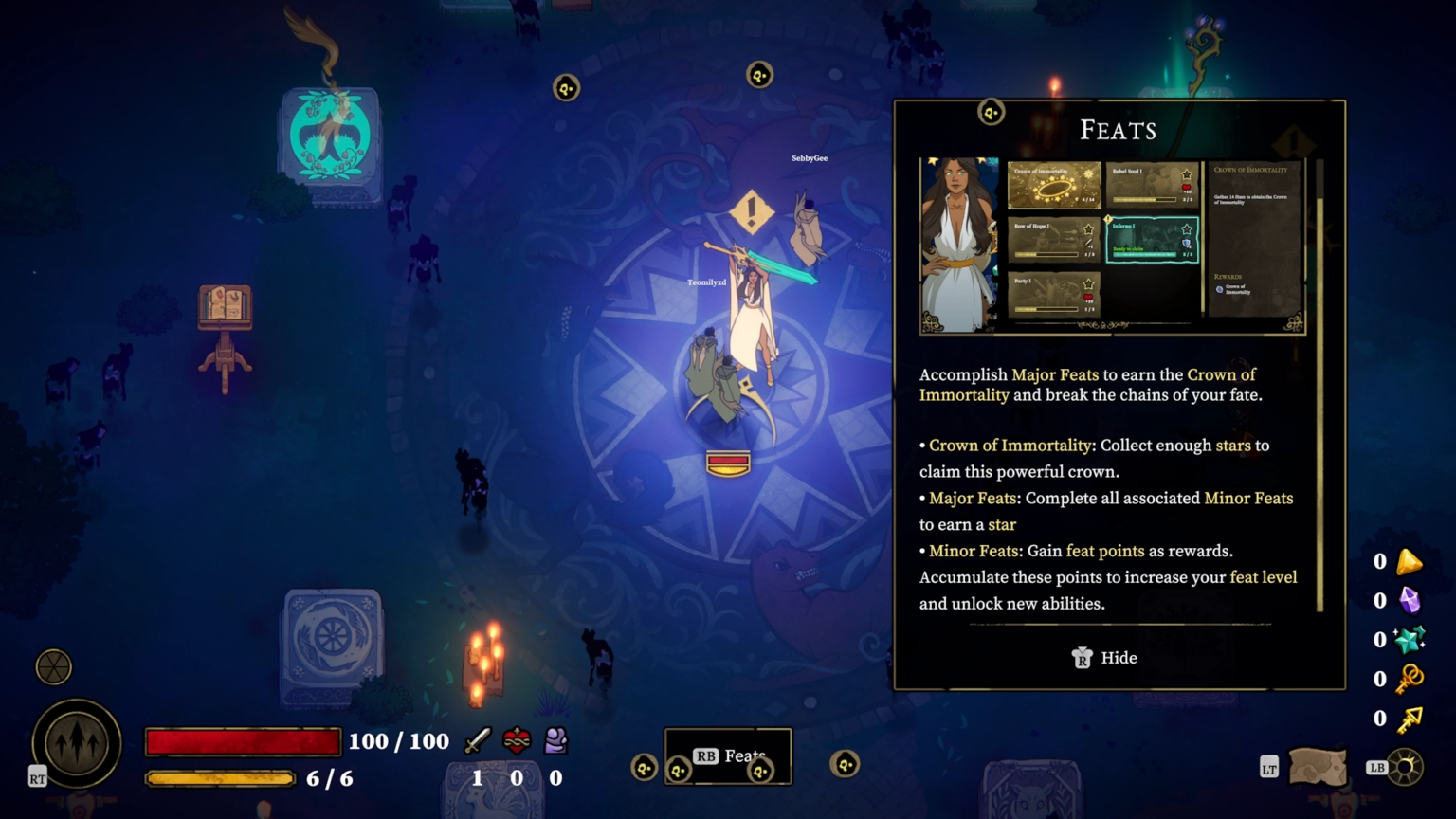Select the Rebel Soul I feat card

point(1152,185)
